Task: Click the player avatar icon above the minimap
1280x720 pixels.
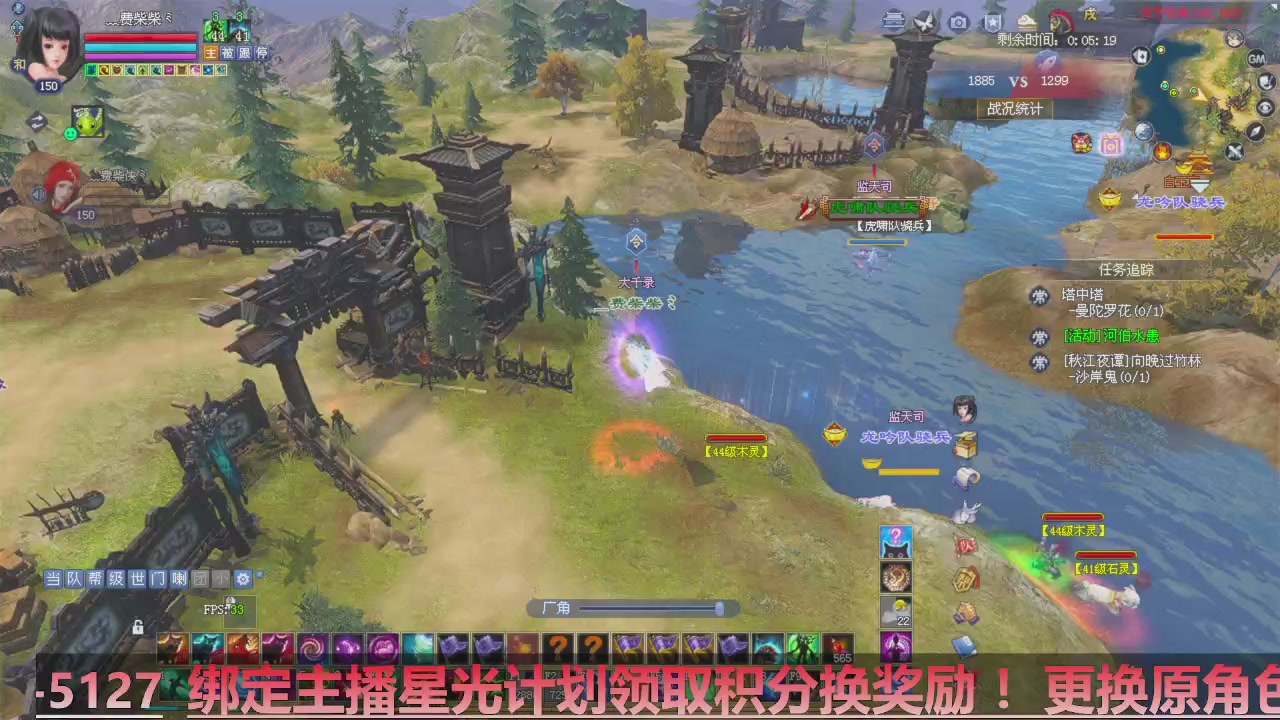Action: click(1233, 38)
